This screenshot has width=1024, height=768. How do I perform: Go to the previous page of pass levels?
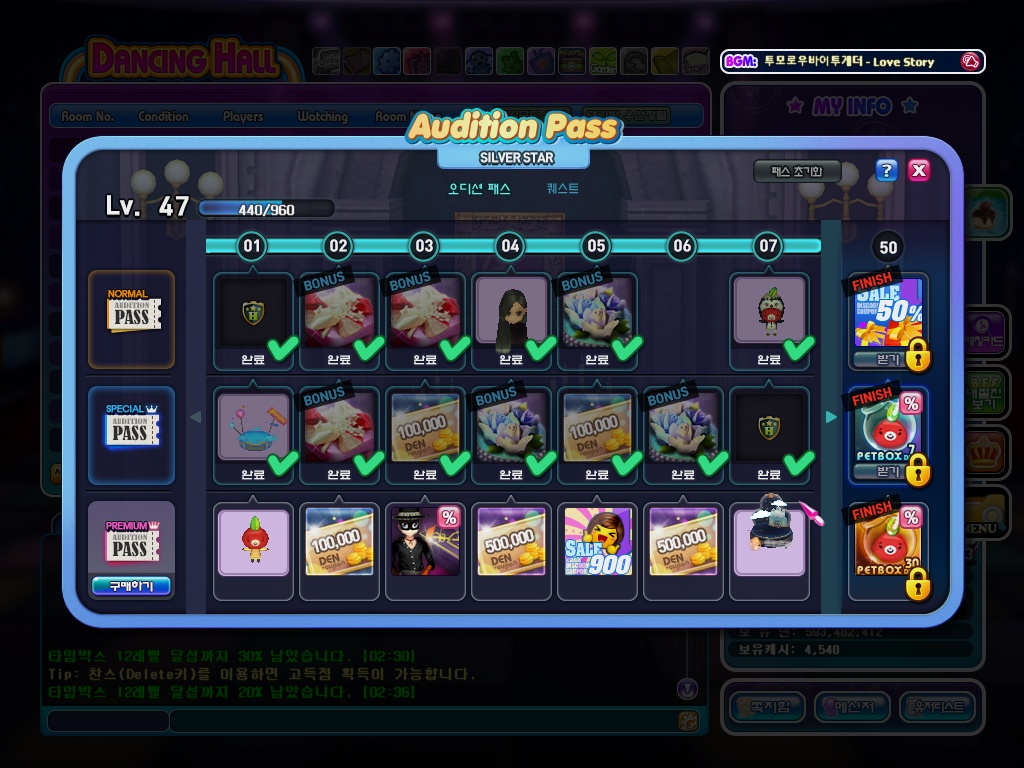tap(196, 417)
